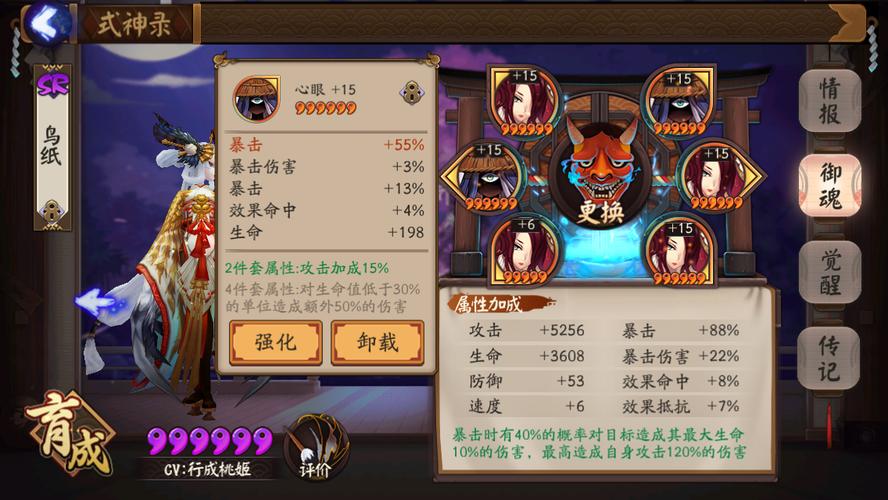Viewport: 888px width, 500px height.
Task: Toggle the lock icon on 心眼 soul
Action: (410, 93)
